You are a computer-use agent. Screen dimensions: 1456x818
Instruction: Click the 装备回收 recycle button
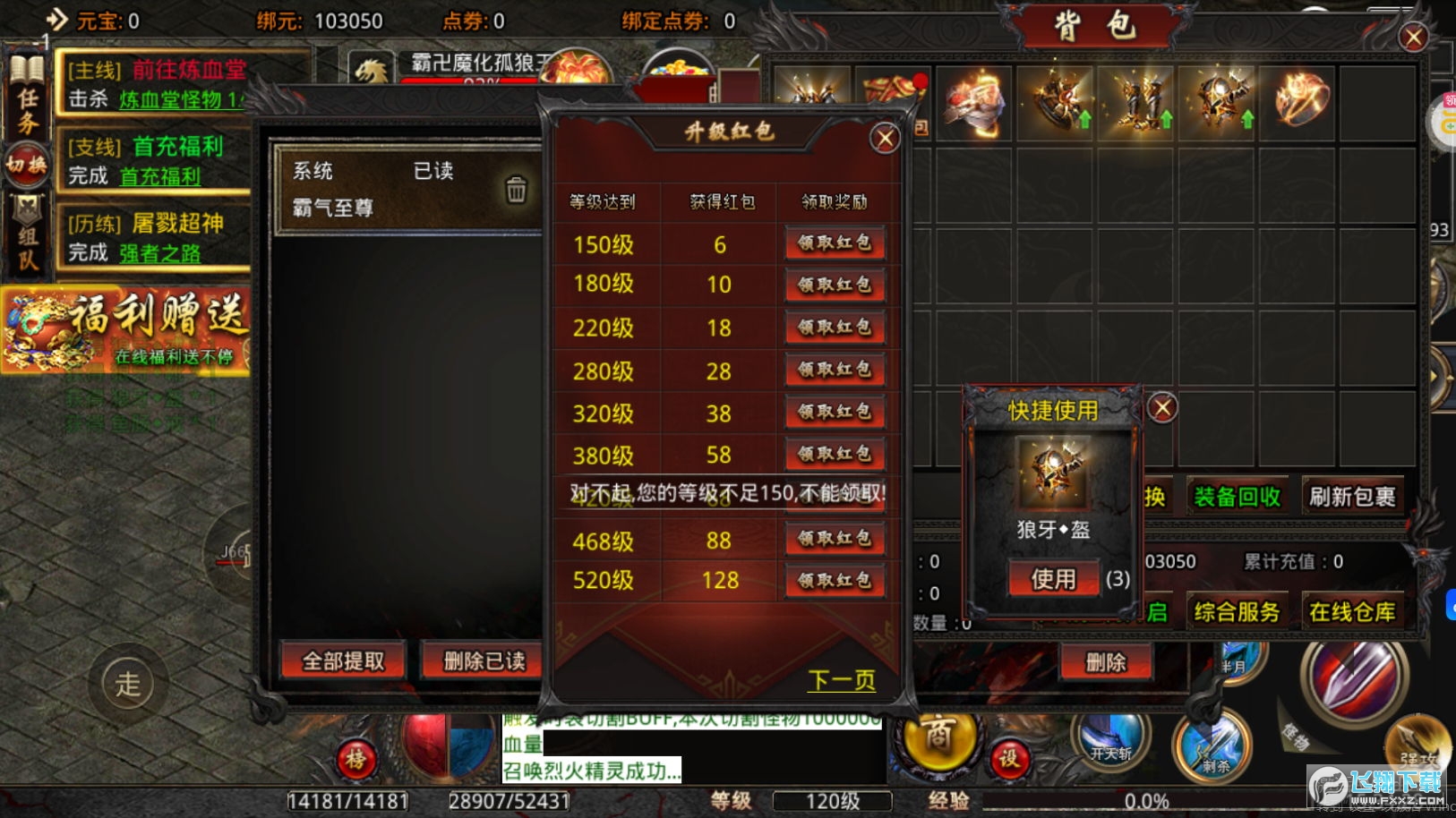[1238, 496]
